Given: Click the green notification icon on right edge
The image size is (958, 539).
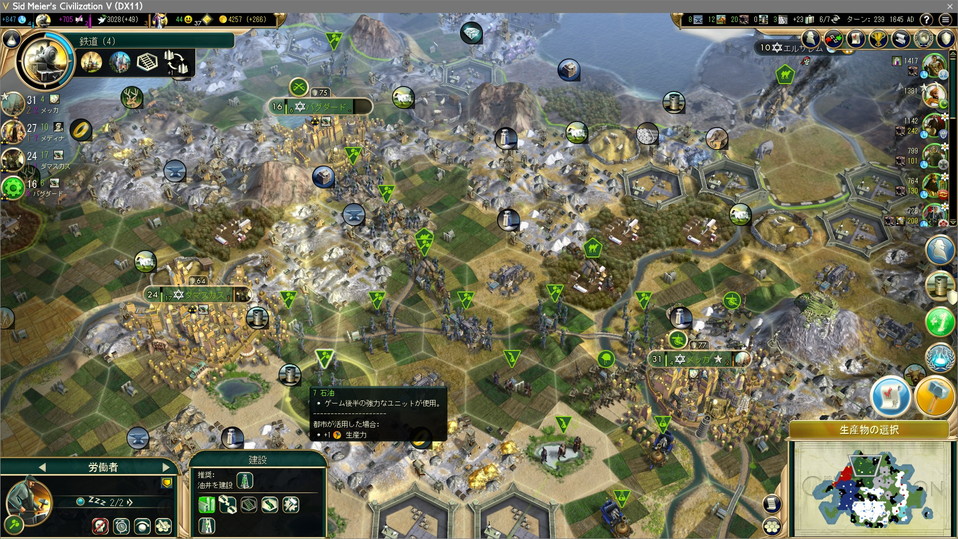Looking at the screenshot, I should pyautogui.click(x=939, y=321).
